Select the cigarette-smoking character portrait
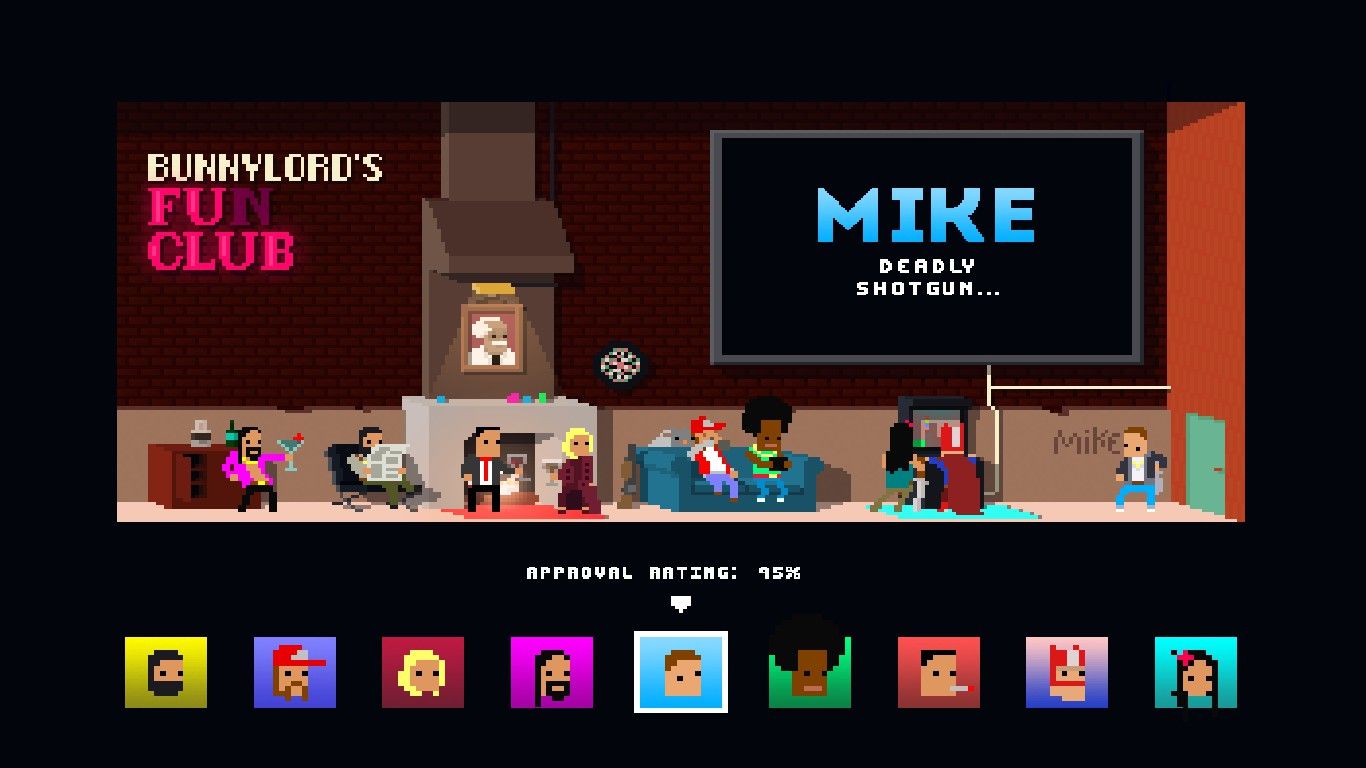1366x768 pixels. 939,673
